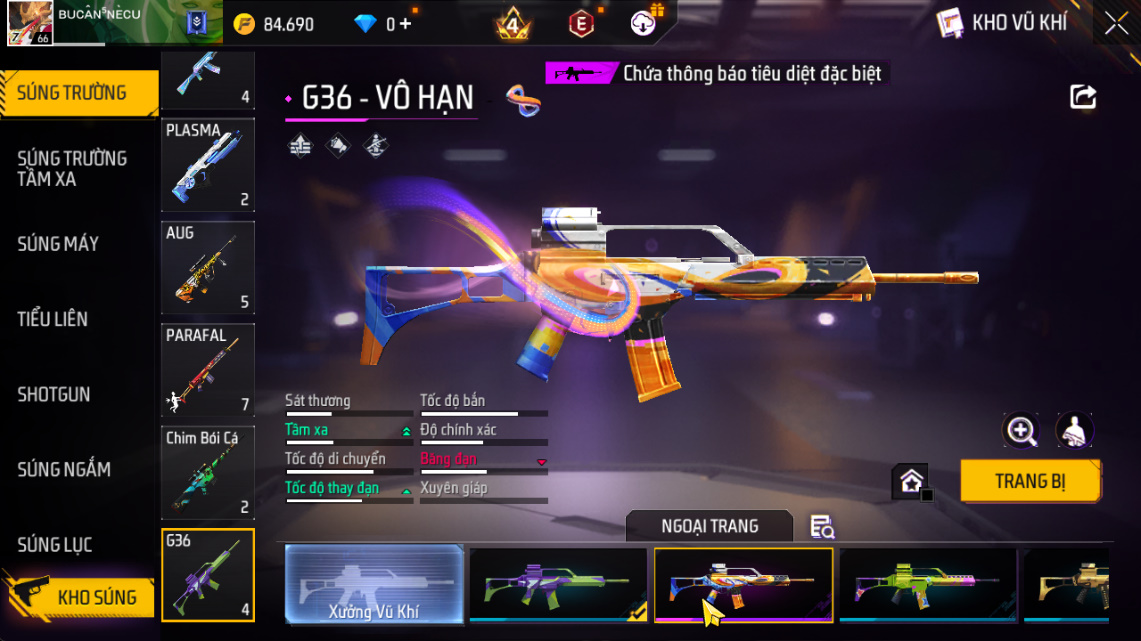
Task: Open the Xưởng Vũ Khí tile
Action: click(374, 585)
